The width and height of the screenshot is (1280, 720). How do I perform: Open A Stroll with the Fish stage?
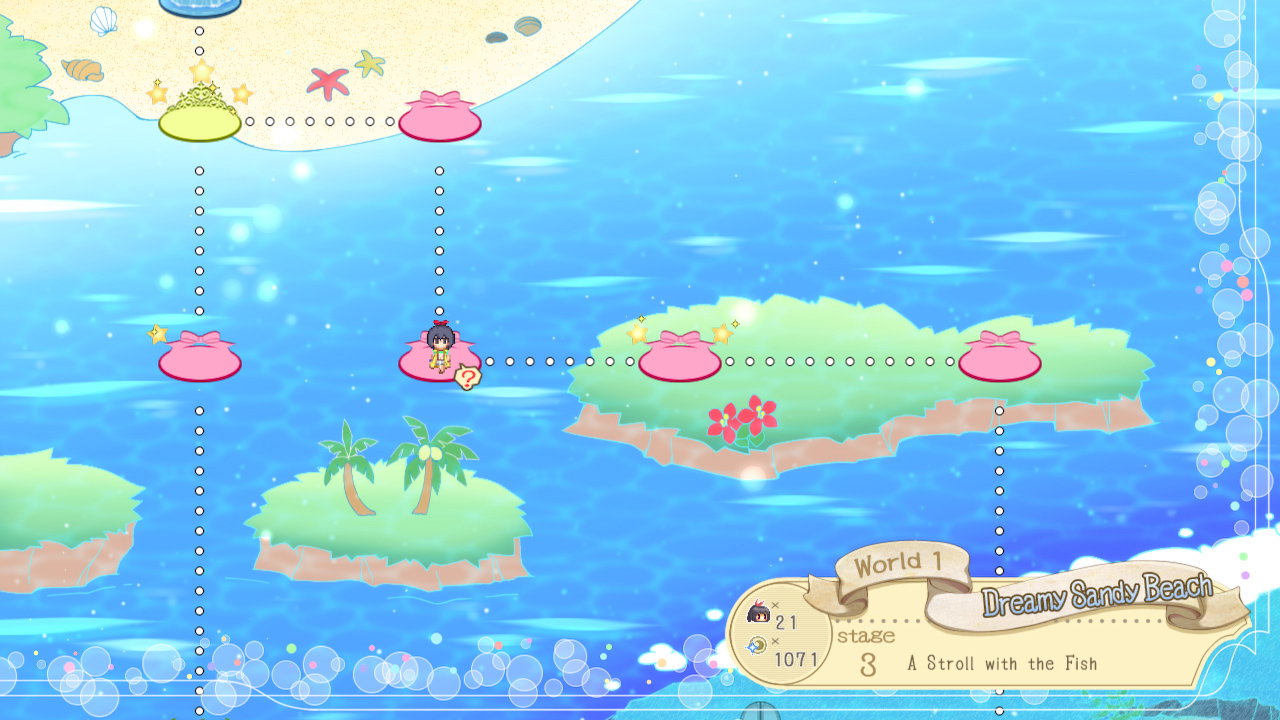coord(1000,663)
